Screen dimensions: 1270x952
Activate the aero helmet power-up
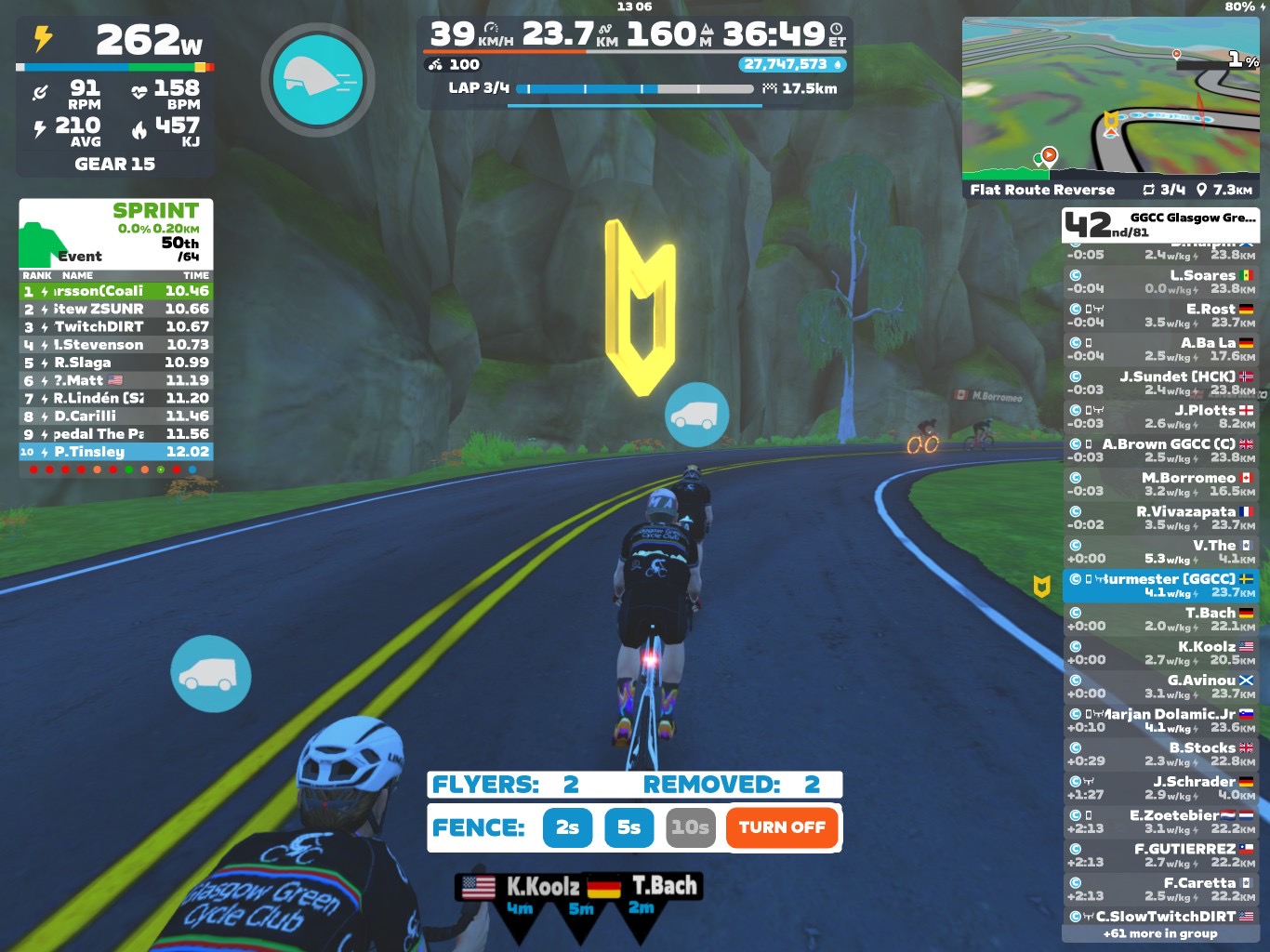click(317, 80)
